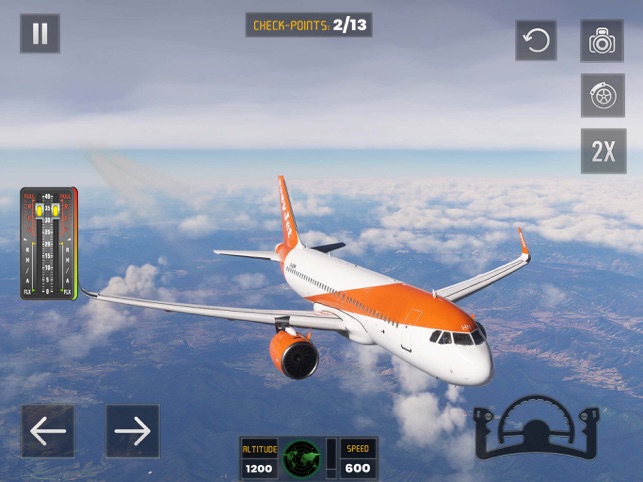Click the green radar display

click(302, 459)
